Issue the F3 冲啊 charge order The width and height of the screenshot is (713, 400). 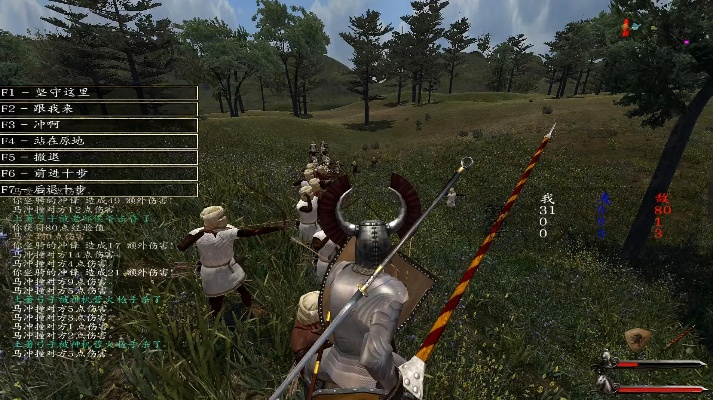pos(98,125)
